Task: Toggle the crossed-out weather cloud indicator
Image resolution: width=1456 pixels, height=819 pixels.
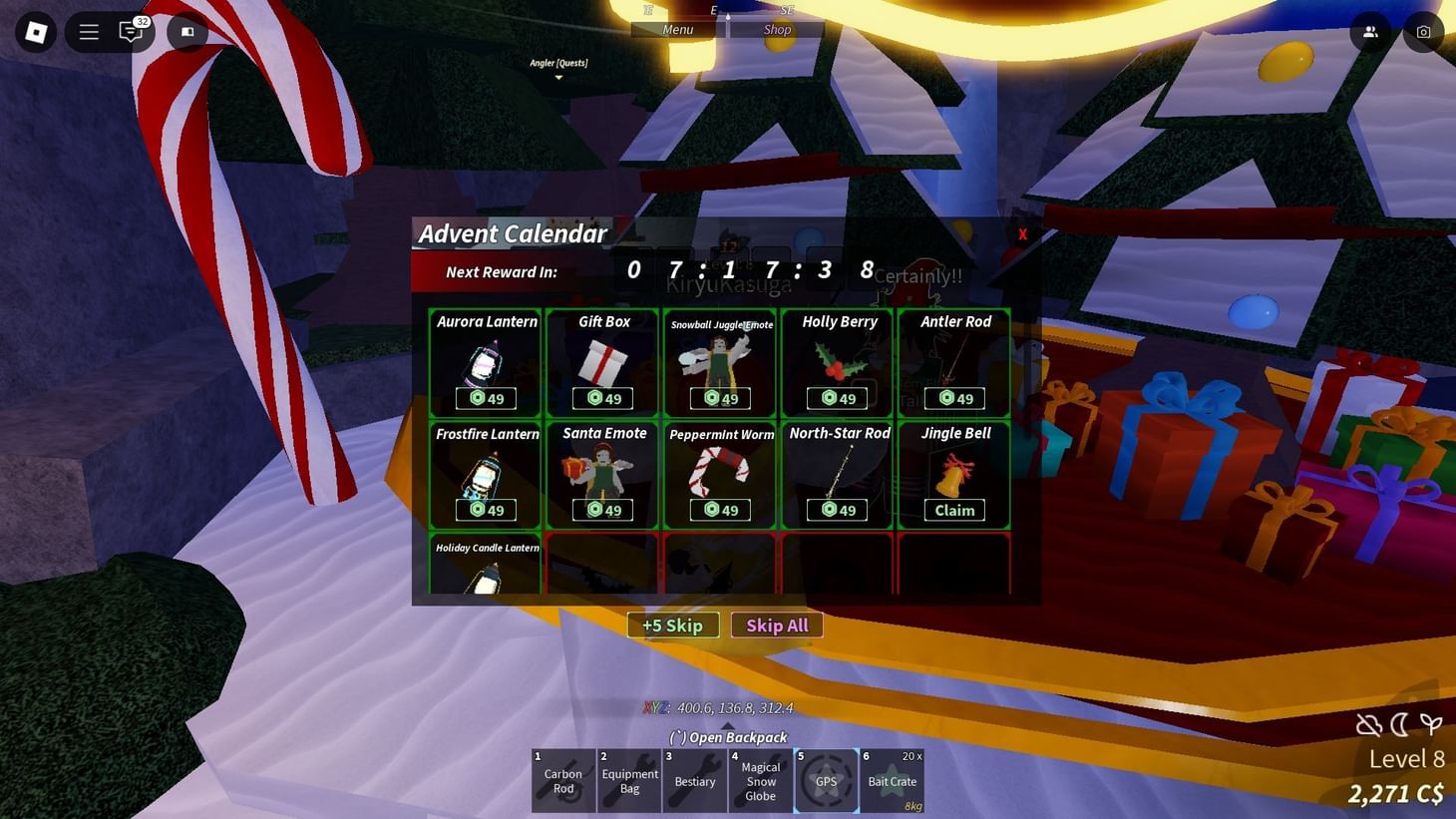Action: click(x=1368, y=725)
